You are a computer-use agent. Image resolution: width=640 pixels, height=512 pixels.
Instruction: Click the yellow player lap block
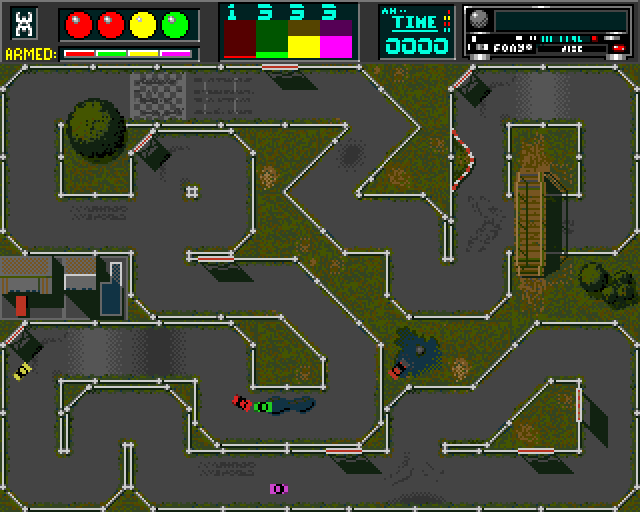click(304, 39)
